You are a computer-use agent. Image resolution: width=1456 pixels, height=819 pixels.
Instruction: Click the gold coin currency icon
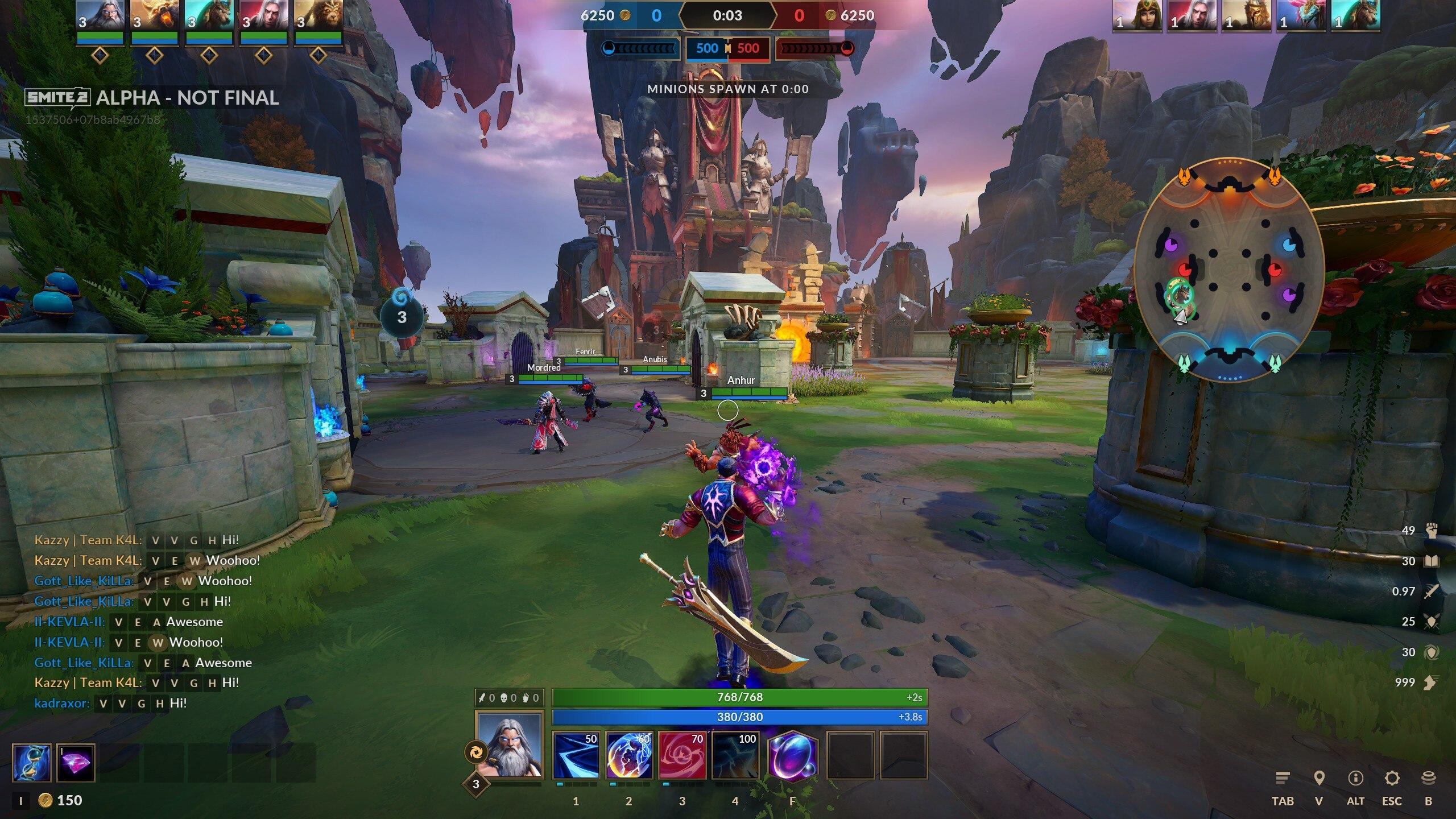click(x=45, y=801)
